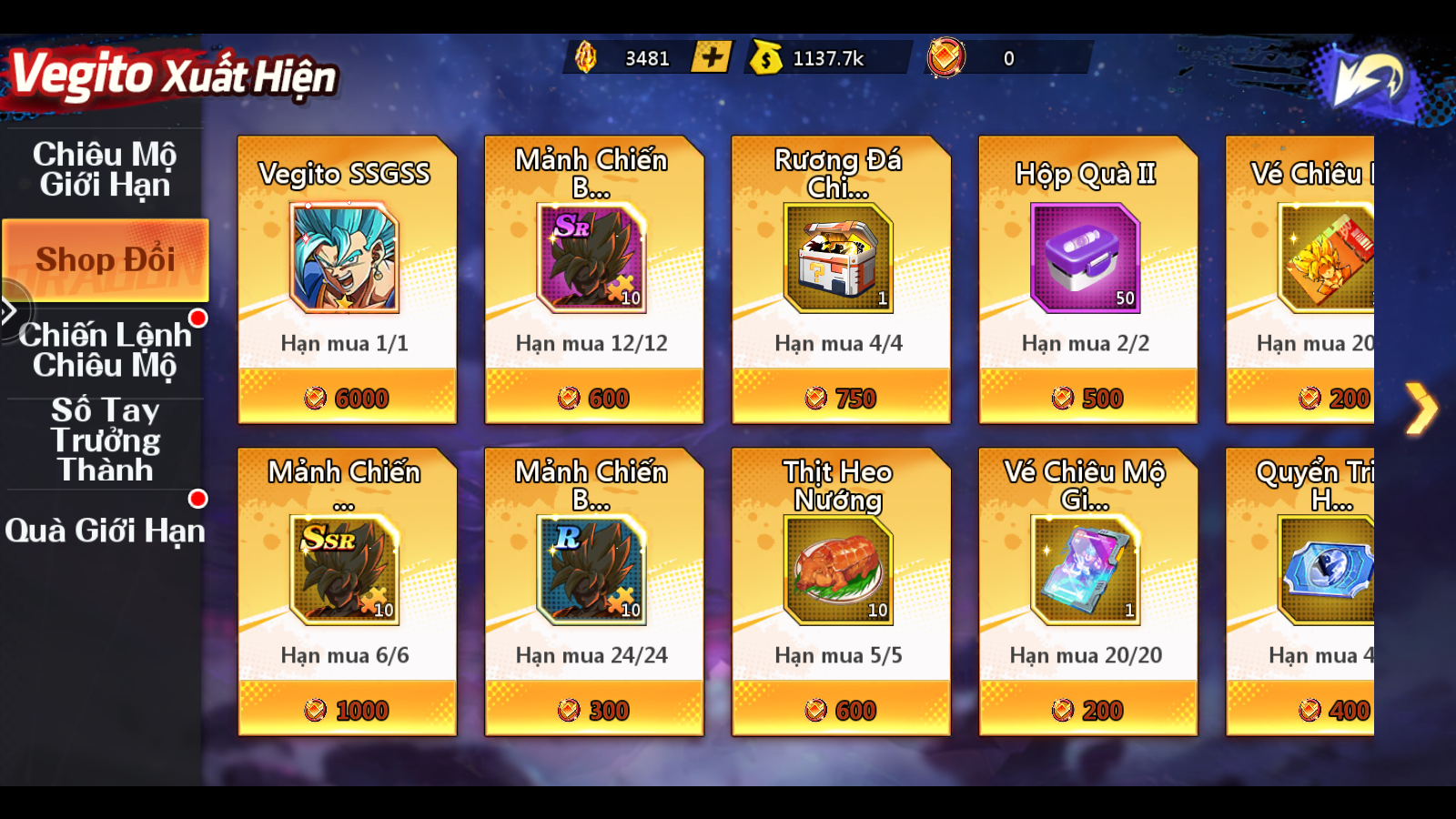Show next shop page with right arrow
Viewport: 1456px width, 819px height.
[1420, 409]
